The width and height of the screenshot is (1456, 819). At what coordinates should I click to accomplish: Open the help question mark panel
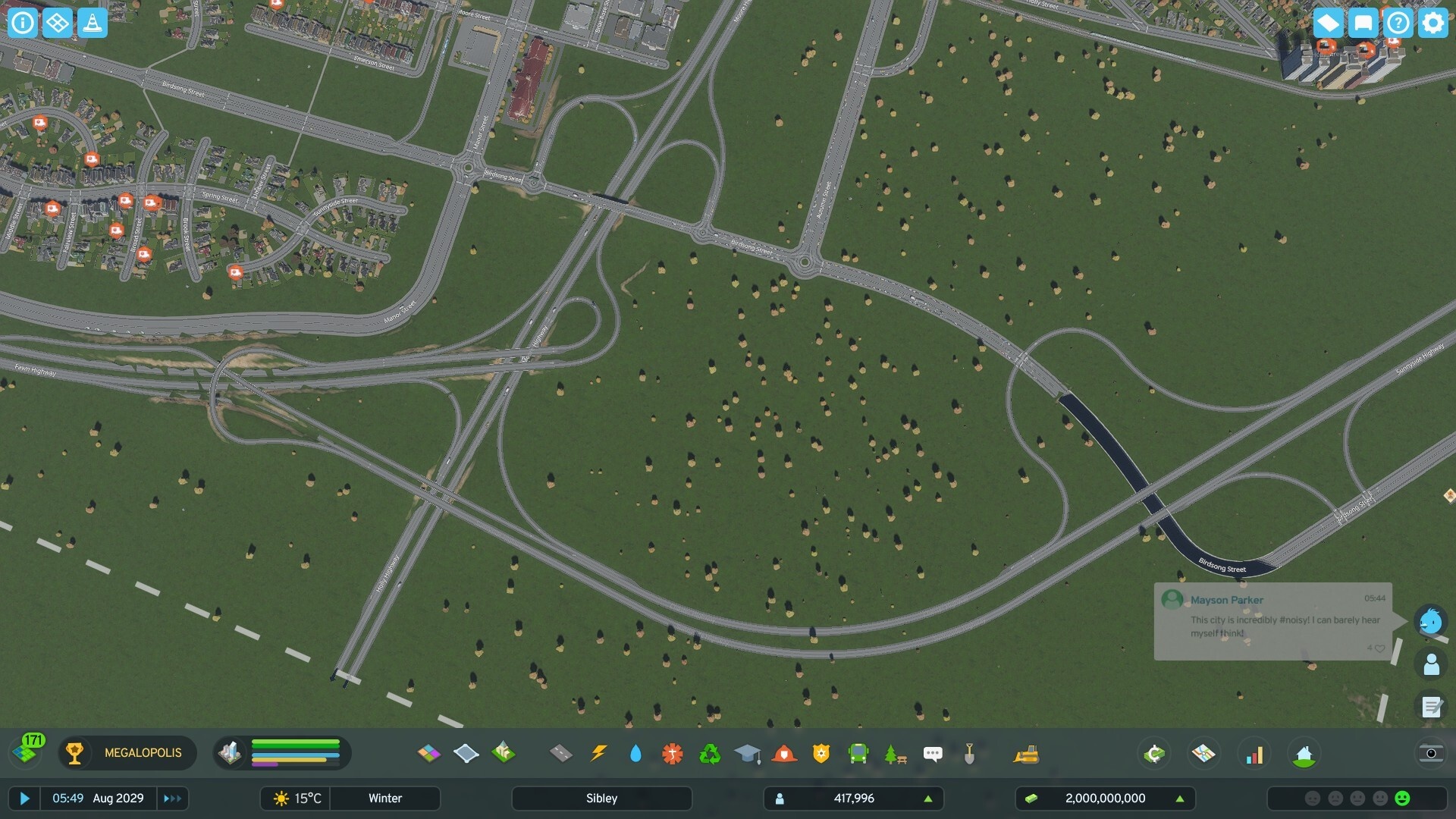click(x=1398, y=23)
